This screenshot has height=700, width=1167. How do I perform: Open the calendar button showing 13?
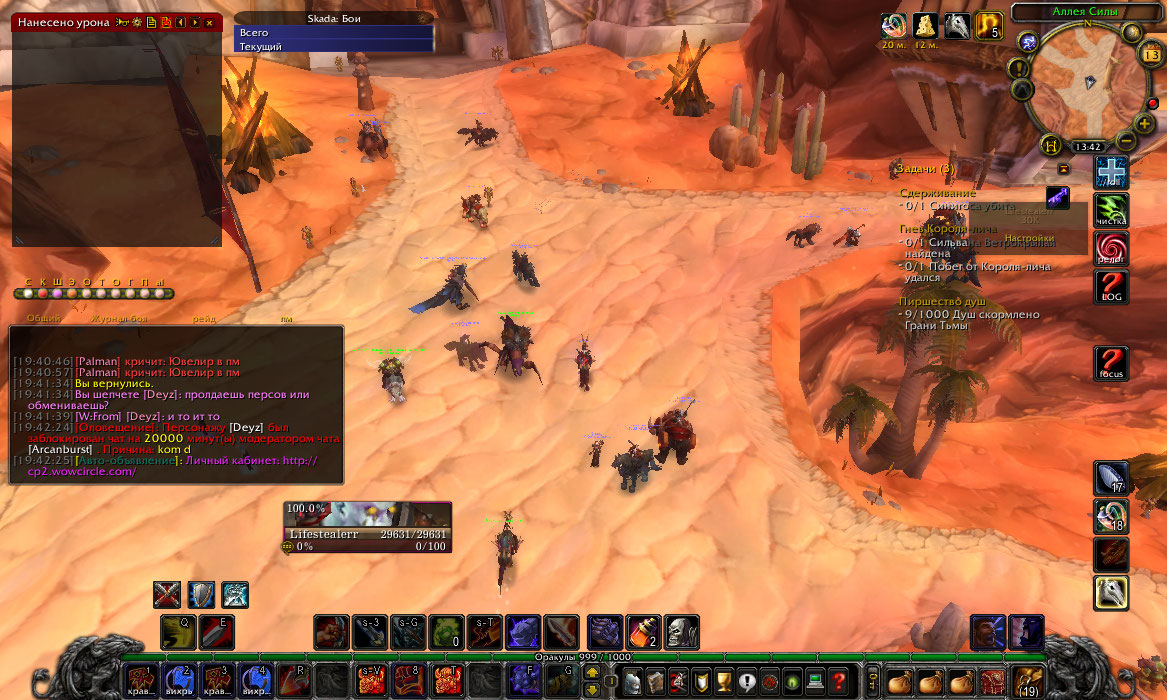point(1150,54)
